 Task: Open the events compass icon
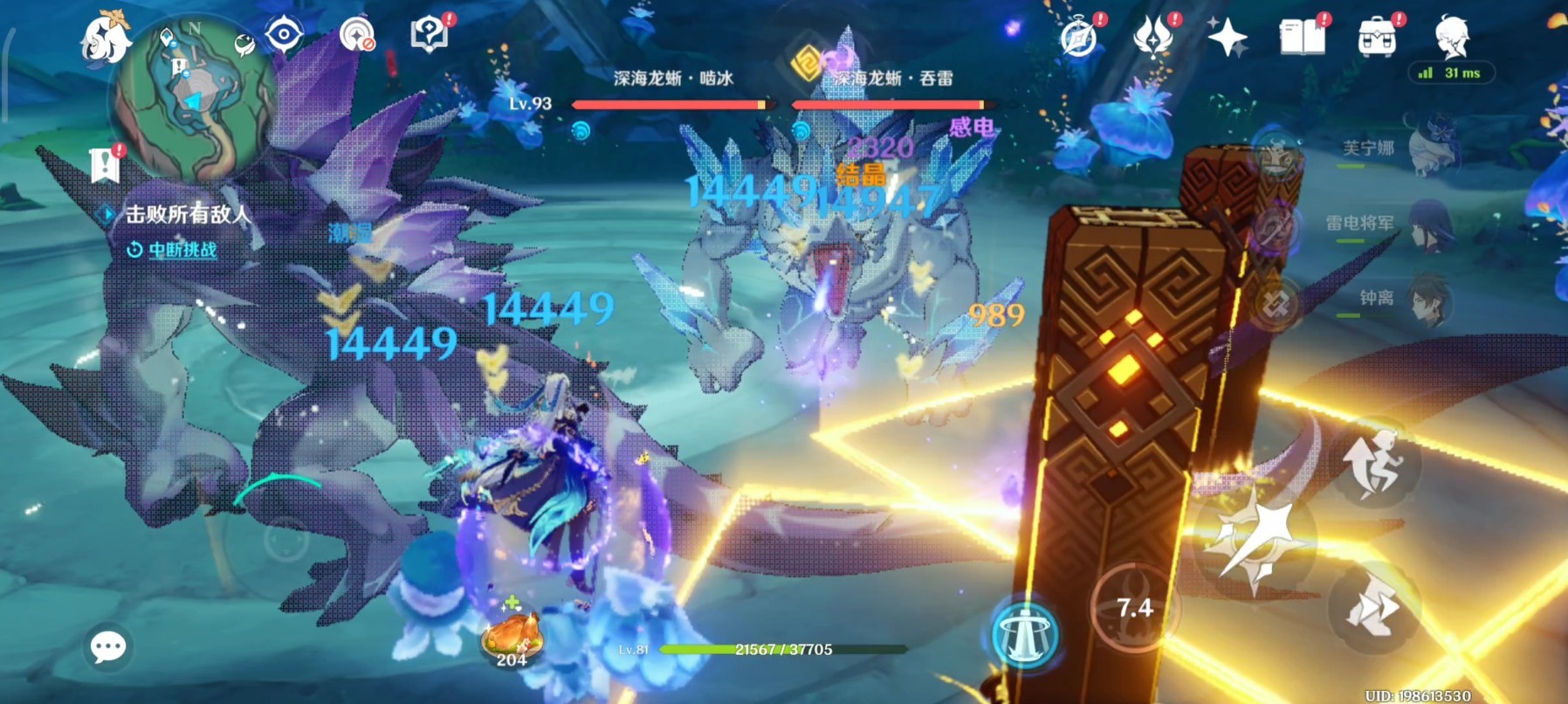pos(1079,38)
